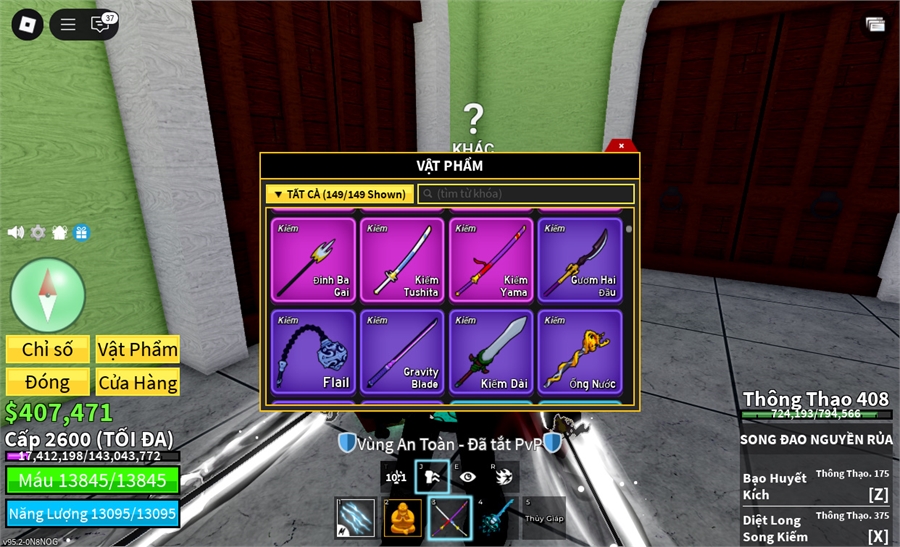Image resolution: width=900 pixels, height=547 pixels.
Task: Choose the Kiếm Tushita sword
Action: tap(402, 260)
